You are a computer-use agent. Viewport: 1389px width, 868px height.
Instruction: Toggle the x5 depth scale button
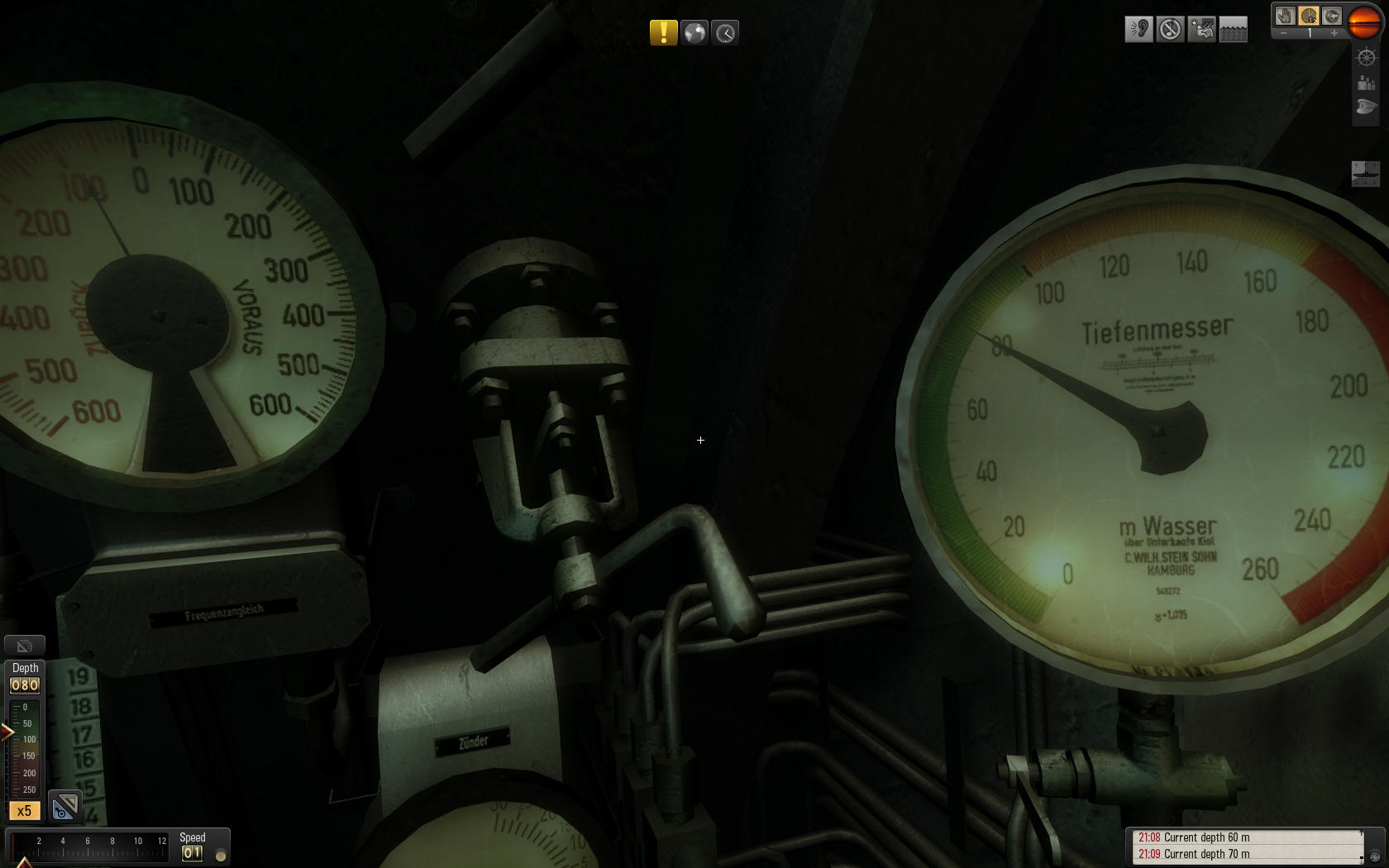[x=24, y=810]
